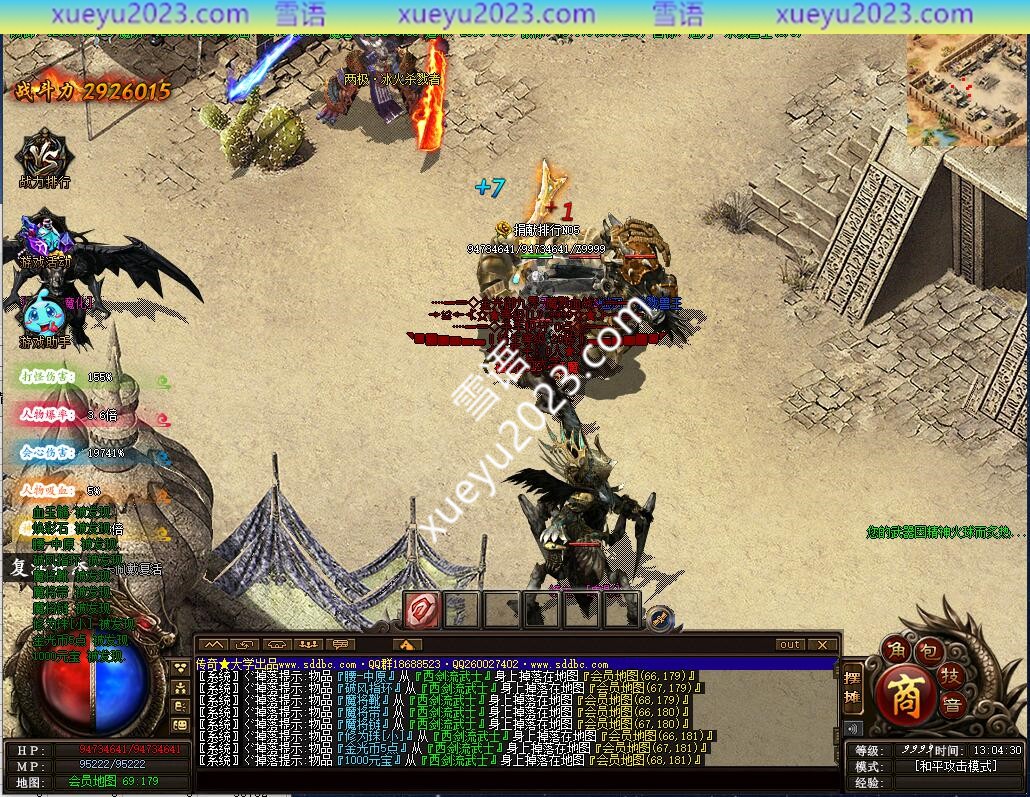The height and width of the screenshot is (797, 1030).
Task: Change the 和平攻击模式 attack mode
Action: tap(955, 766)
